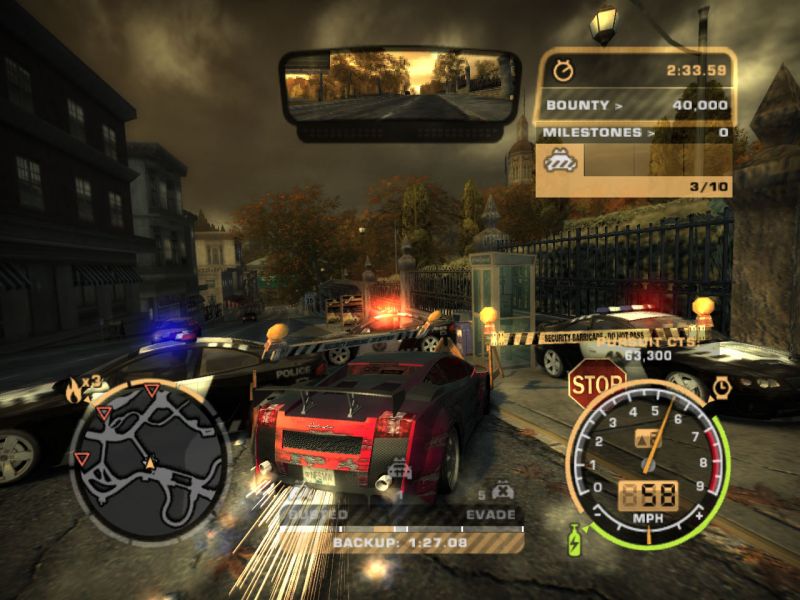Select the stopwatch icon beside the timer
This screenshot has width=800, height=600.
[564, 70]
